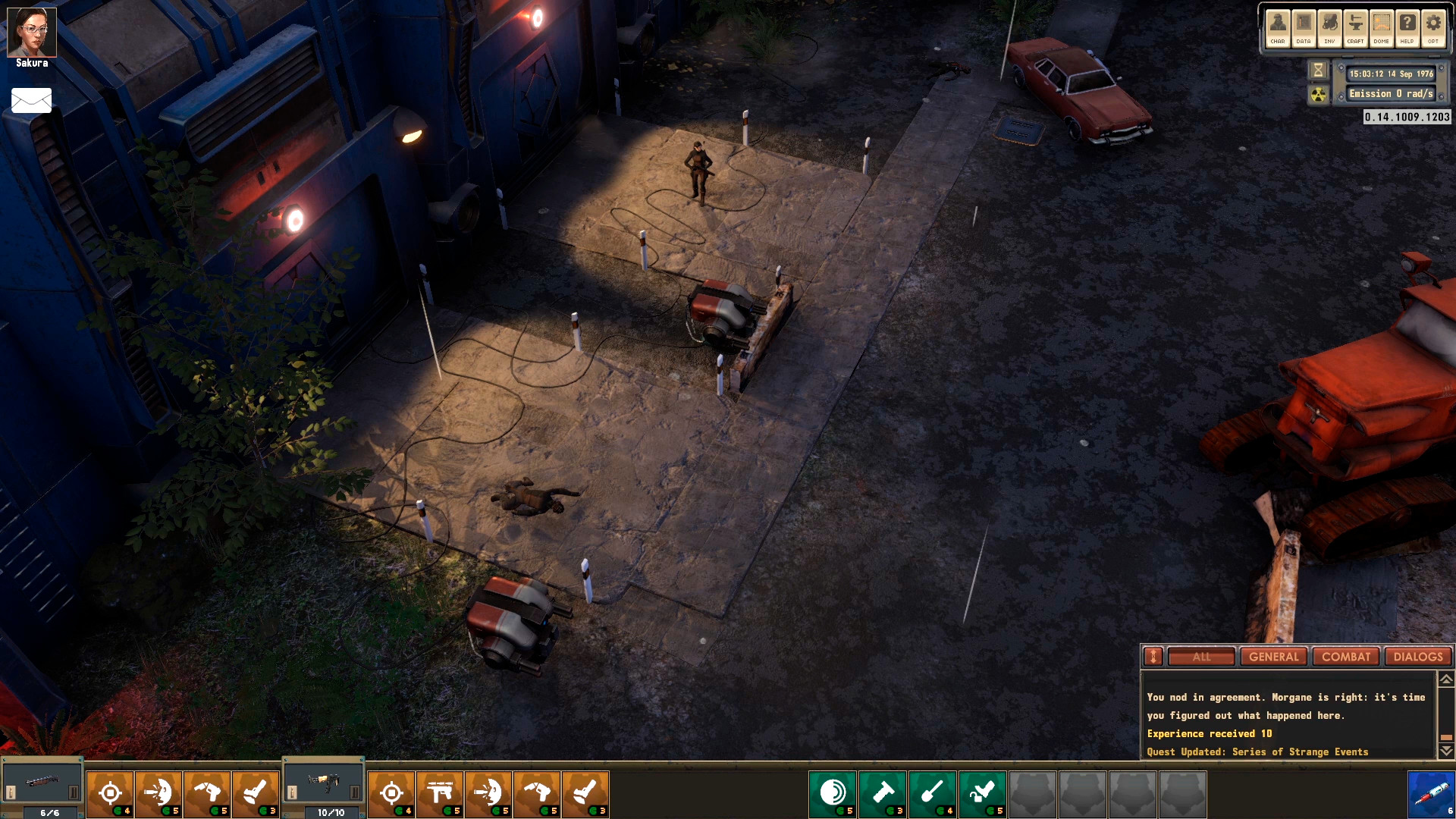Click the hourglass wait button
1456x819 pixels.
1318,71
